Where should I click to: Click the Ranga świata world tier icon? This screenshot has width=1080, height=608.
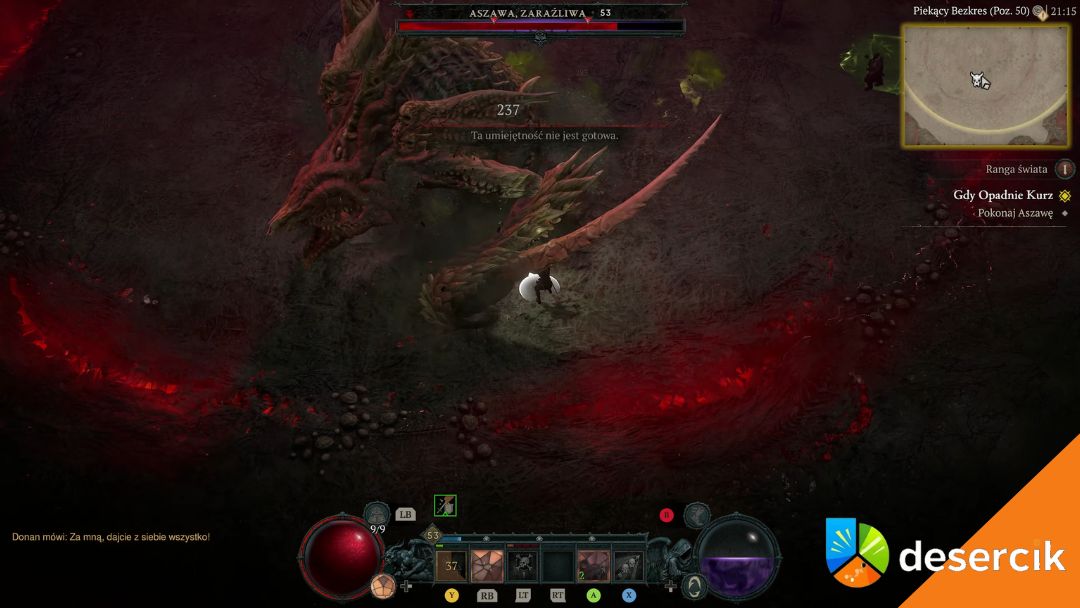click(x=1065, y=169)
